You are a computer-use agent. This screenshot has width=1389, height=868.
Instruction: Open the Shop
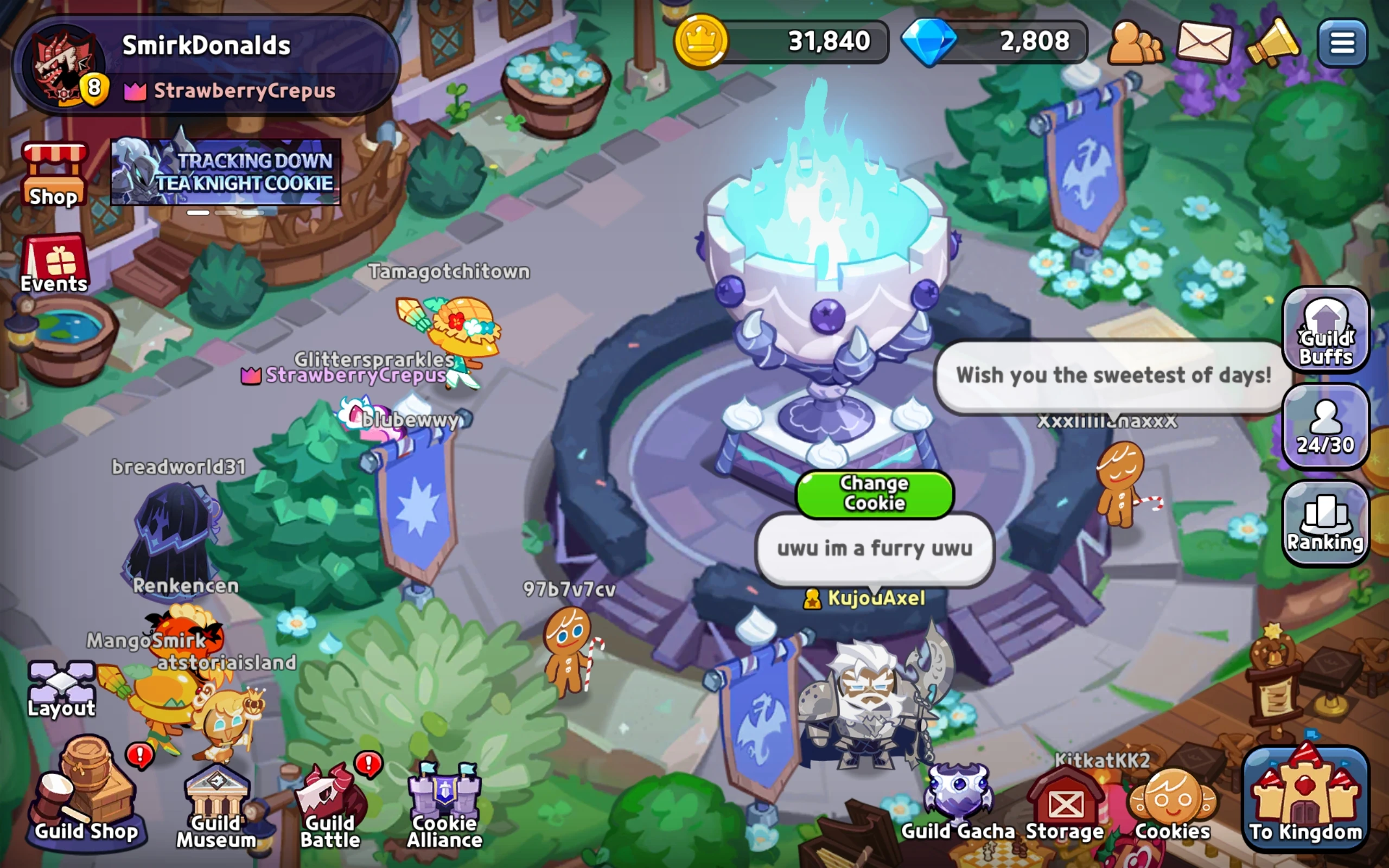[54, 172]
